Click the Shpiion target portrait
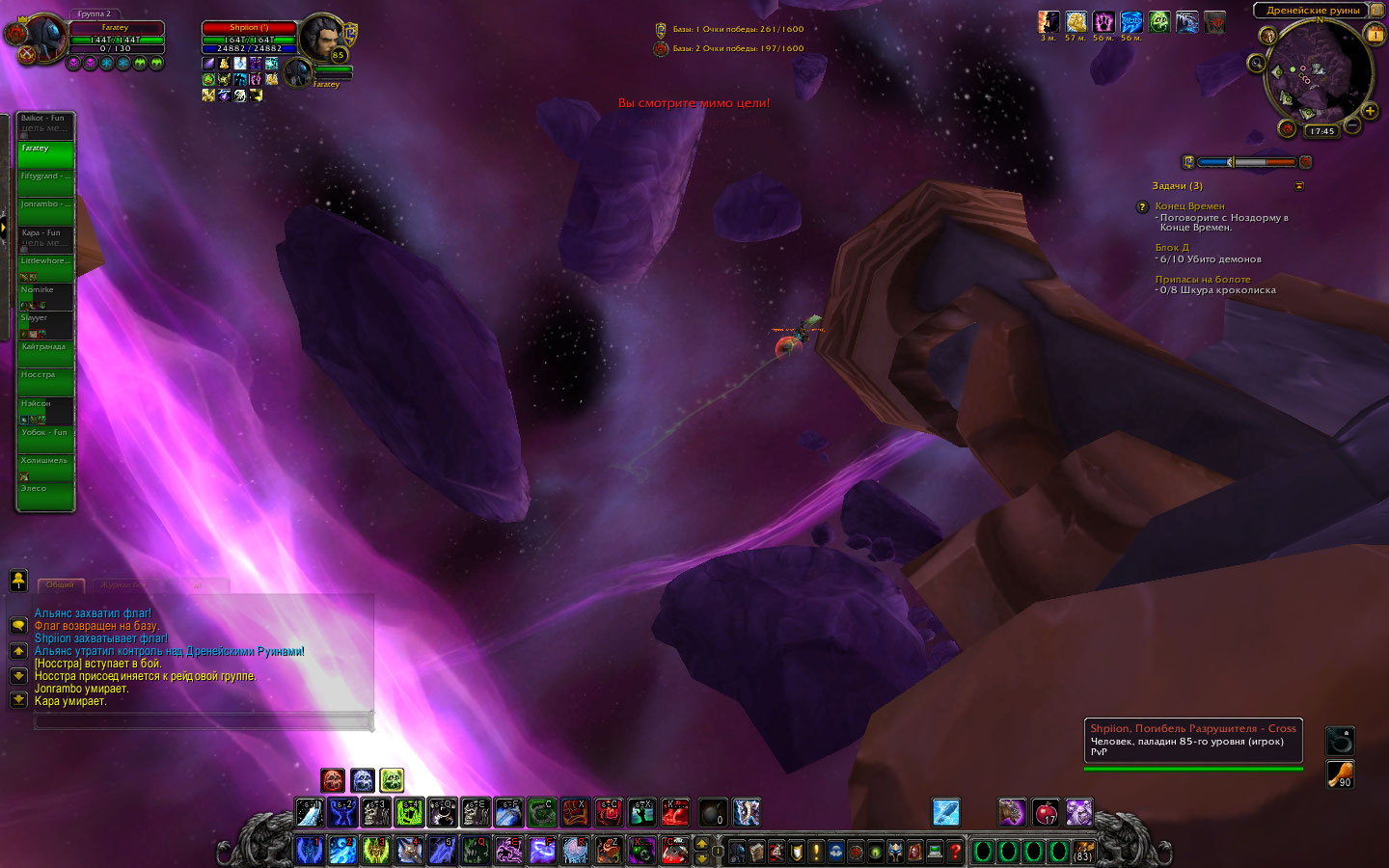 (318, 37)
